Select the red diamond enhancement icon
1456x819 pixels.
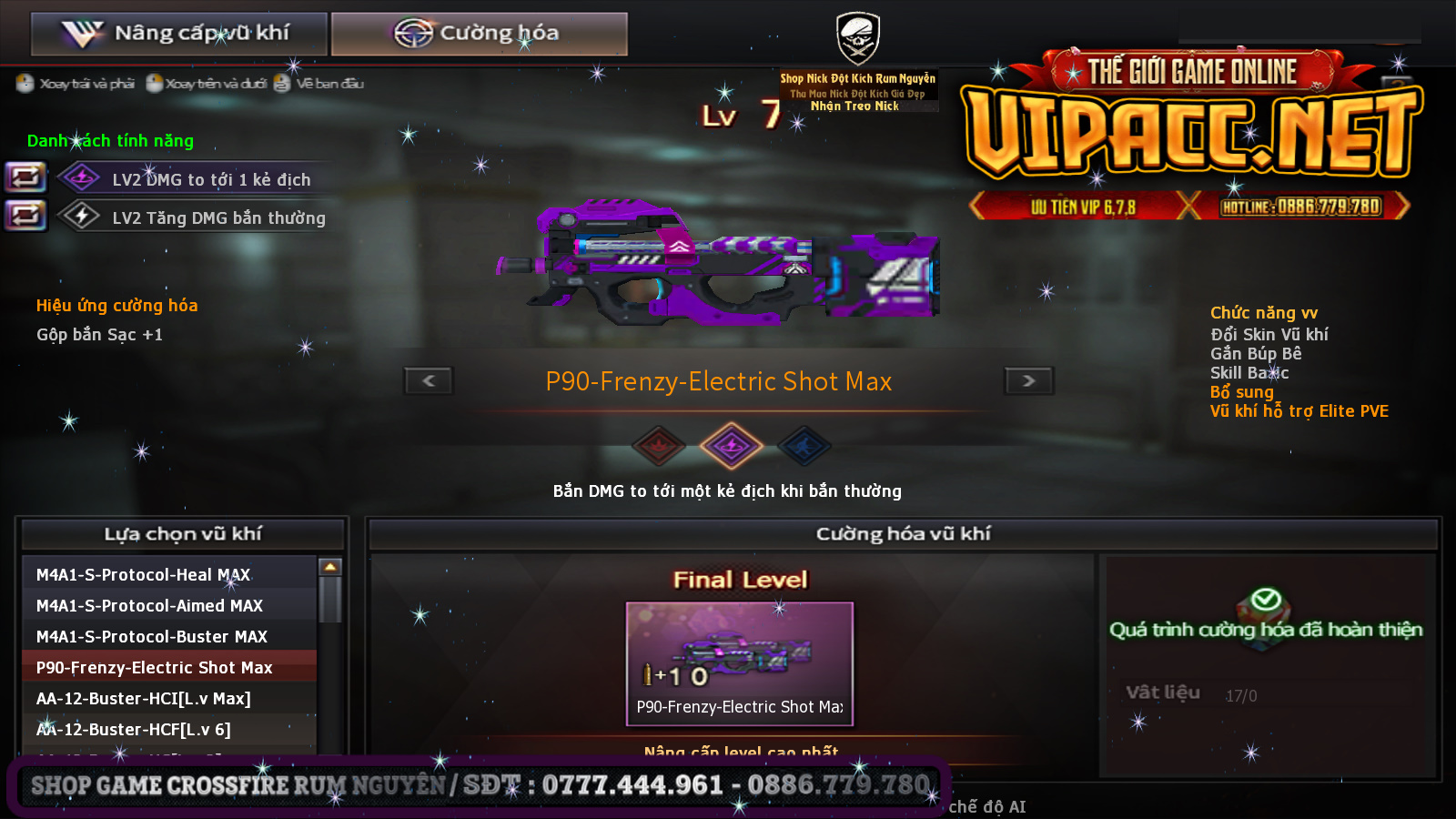pyautogui.click(x=659, y=446)
